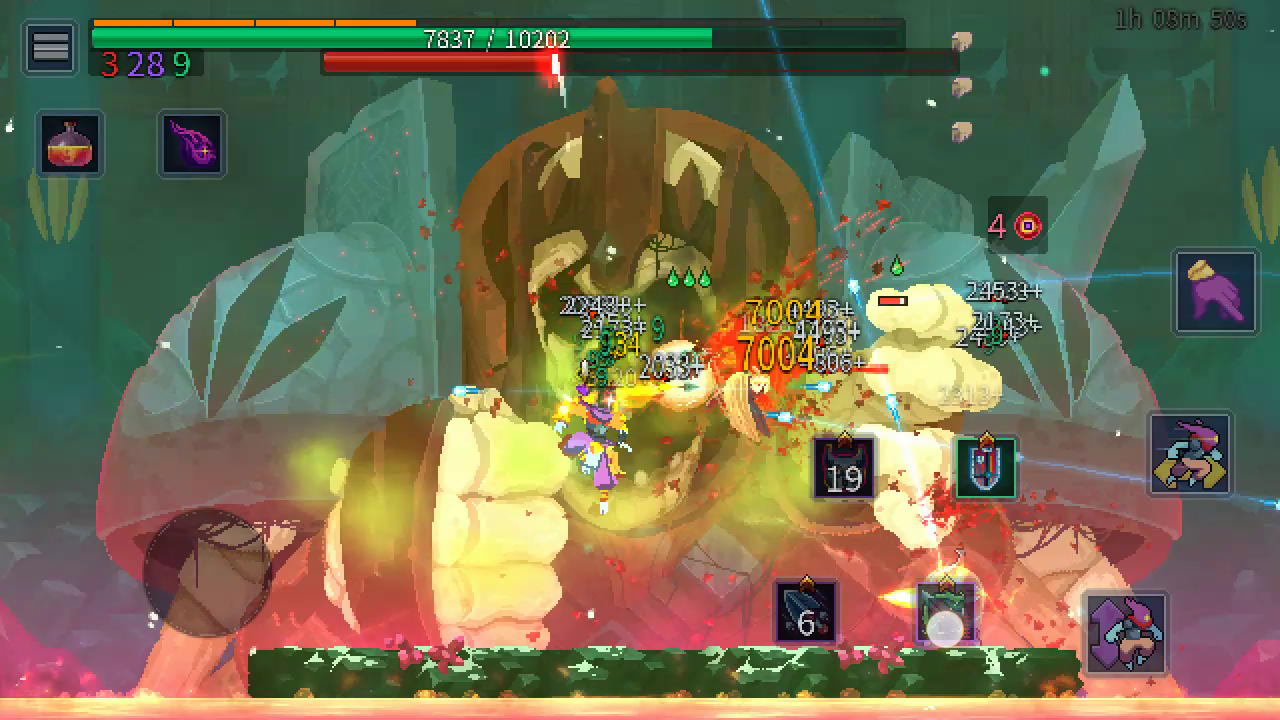Viewport: 1280px width, 720px height.
Task: Activate the purple homunculus head skill
Action: tap(193, 144)
